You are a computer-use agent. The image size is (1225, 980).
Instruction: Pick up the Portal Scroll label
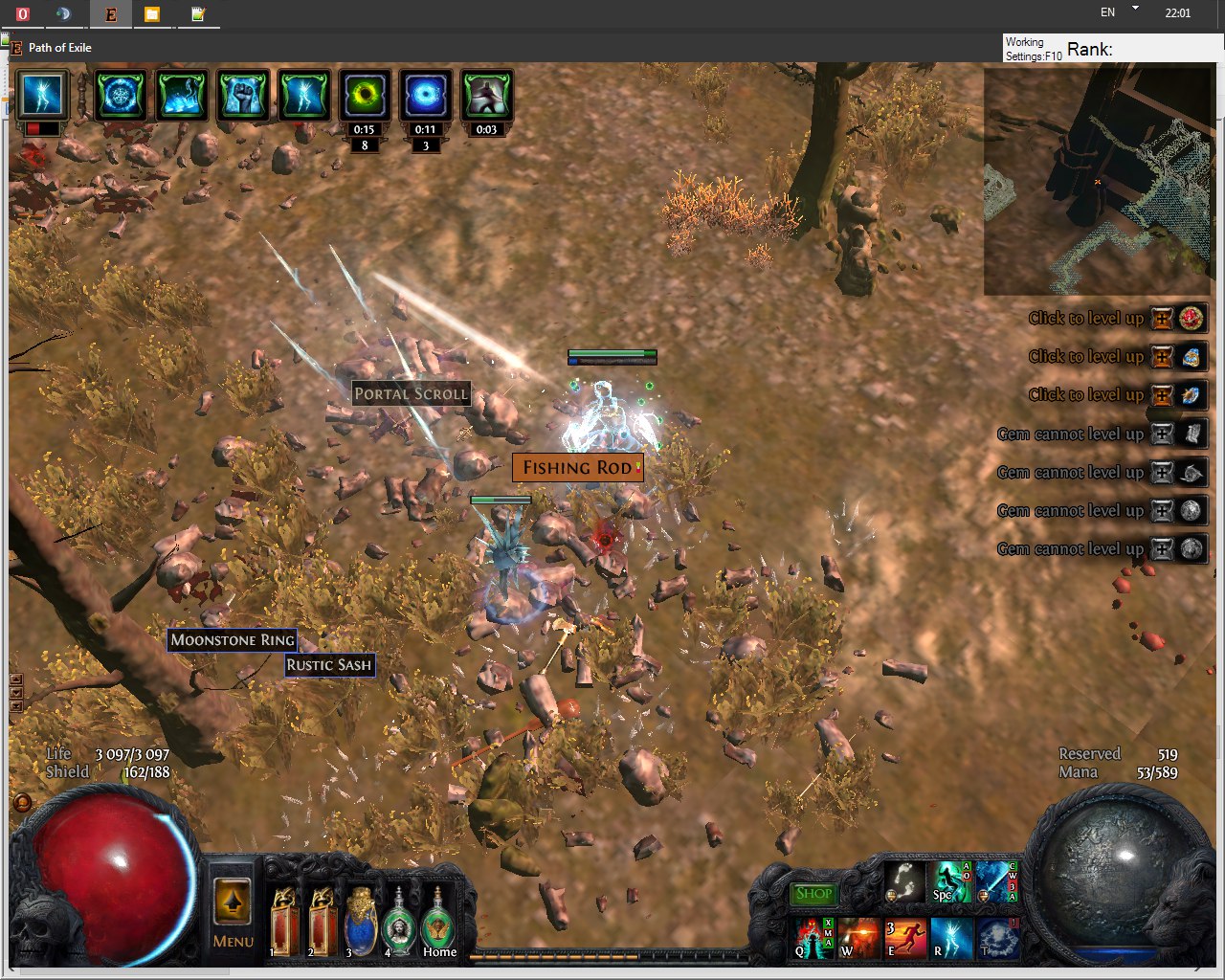411,393
